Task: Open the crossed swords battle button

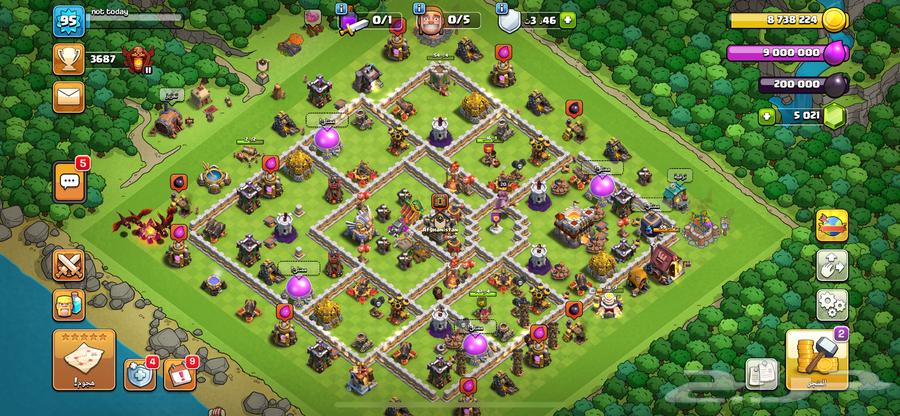Action: (x=70, y=264)
